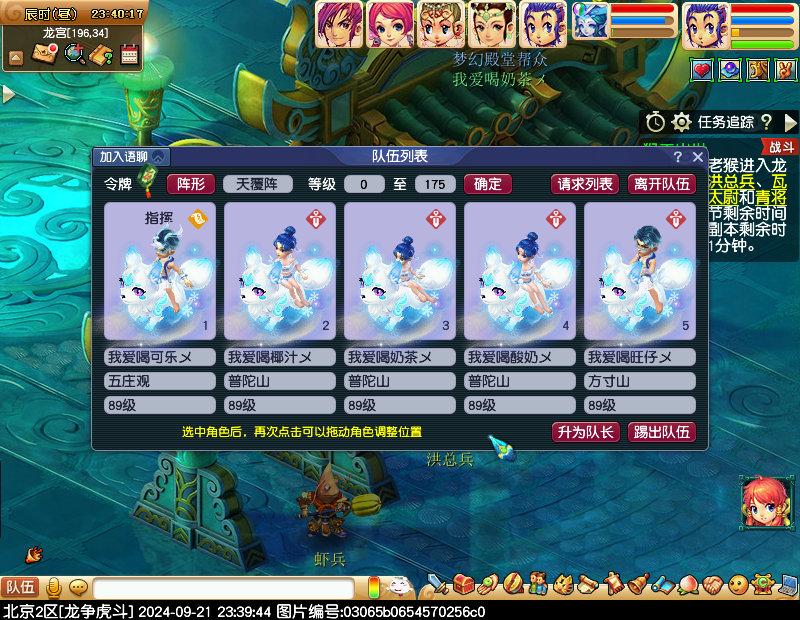The width and height of the screenshot is (800, 620).
Task: Promote member with 升为队长
Action: (585, 432)
